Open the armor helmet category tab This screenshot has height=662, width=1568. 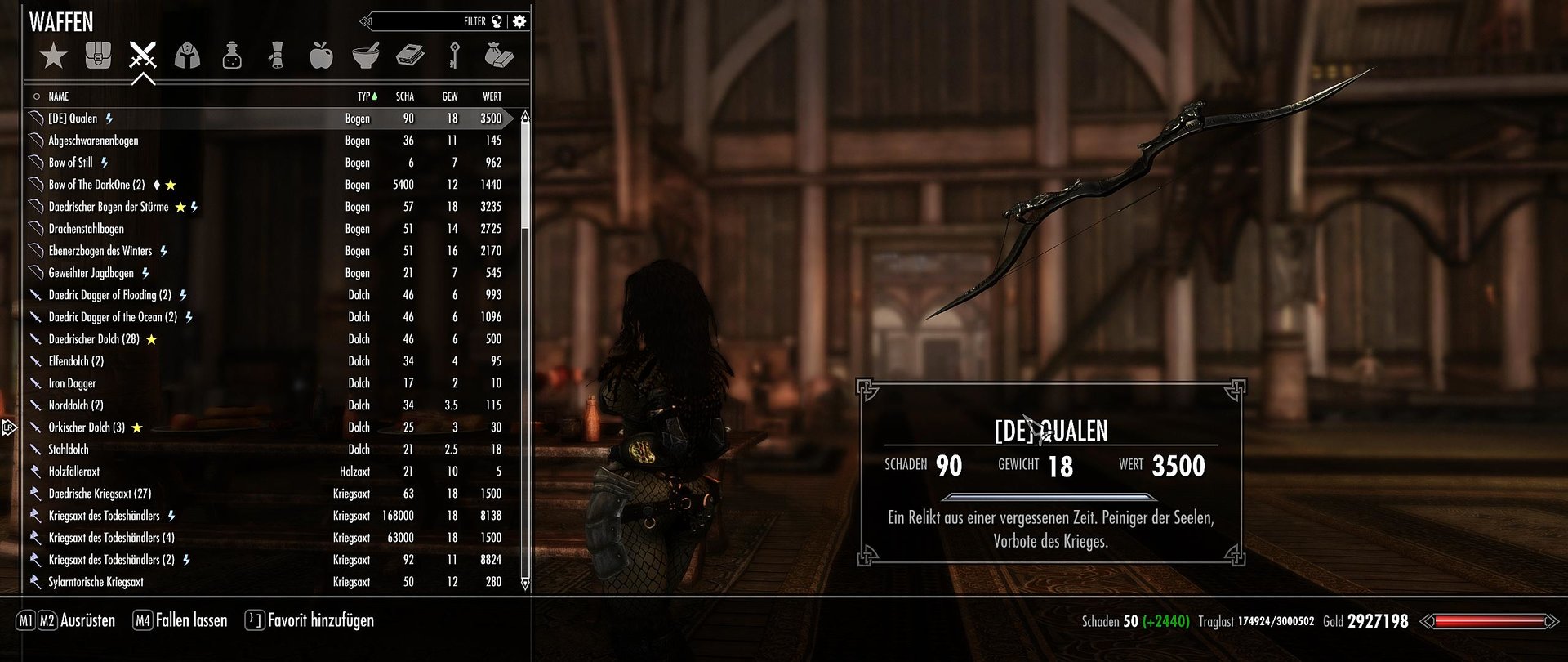pos(188,56)
